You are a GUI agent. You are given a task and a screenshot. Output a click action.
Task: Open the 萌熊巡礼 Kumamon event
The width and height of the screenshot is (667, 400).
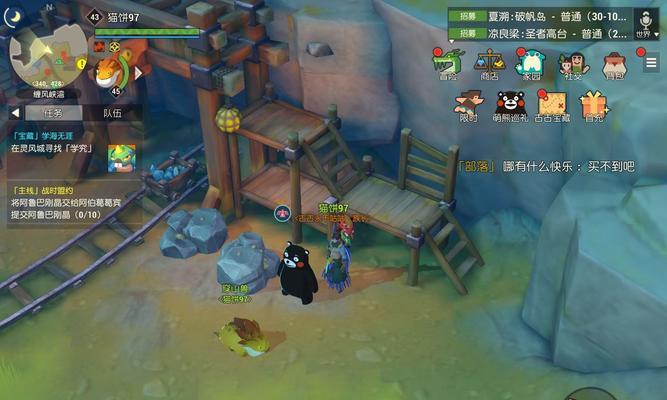512,105
